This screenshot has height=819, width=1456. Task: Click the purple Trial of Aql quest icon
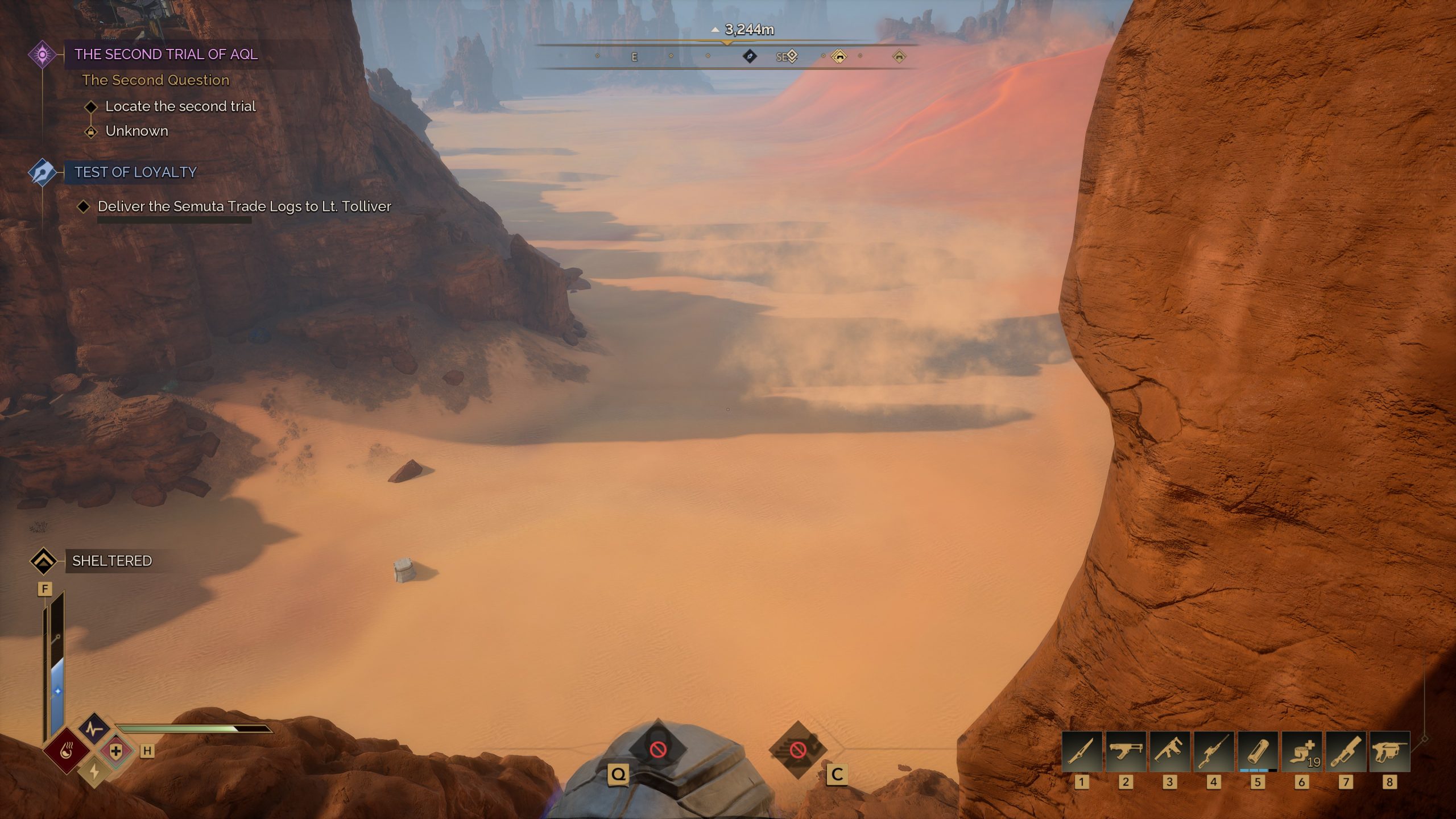(43, 55)
